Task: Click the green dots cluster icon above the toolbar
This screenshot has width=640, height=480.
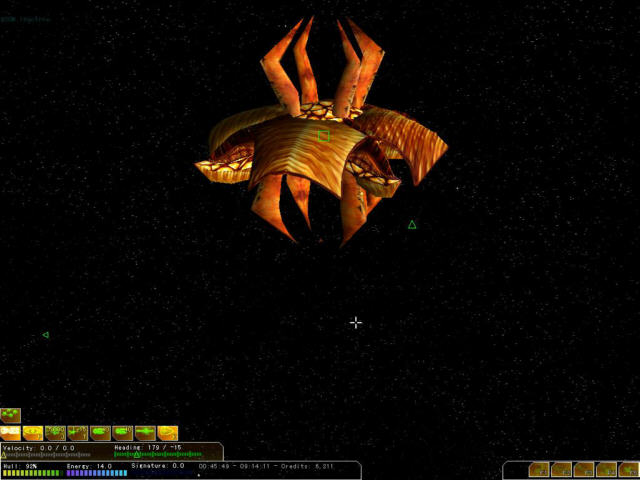Action: coord(10,415)
